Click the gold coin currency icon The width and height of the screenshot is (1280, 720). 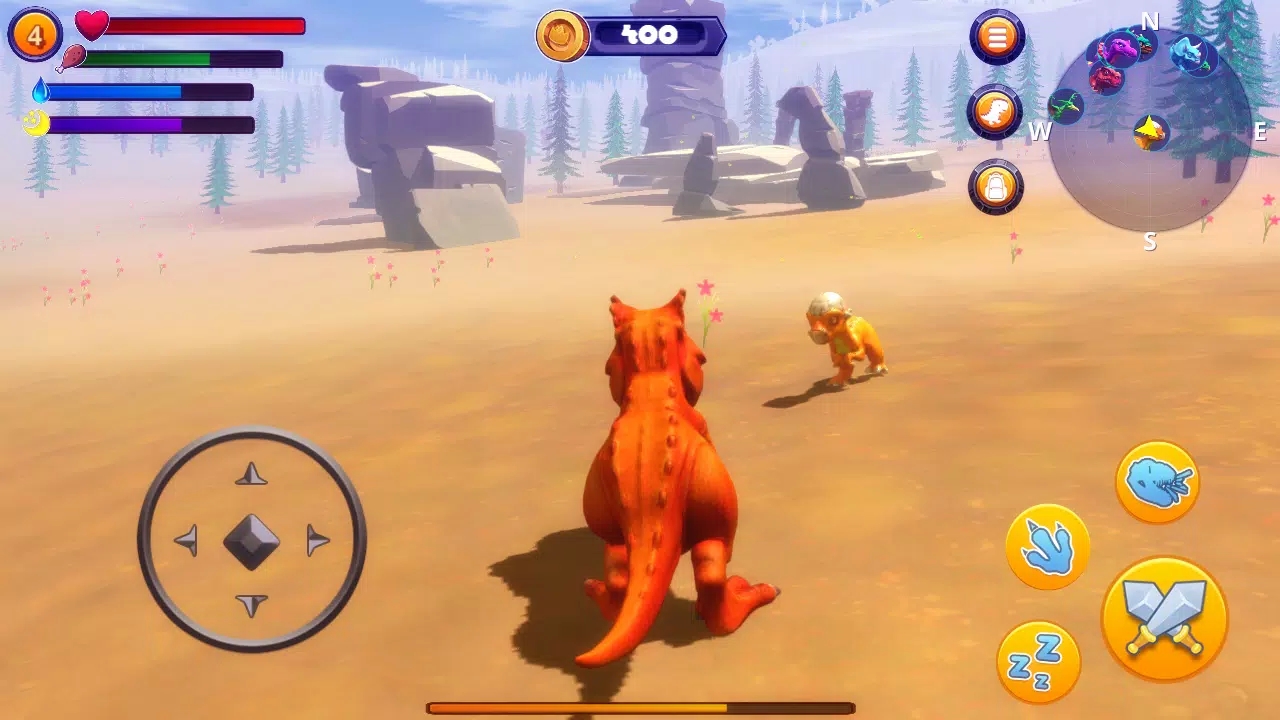click(x=562, y=36)
